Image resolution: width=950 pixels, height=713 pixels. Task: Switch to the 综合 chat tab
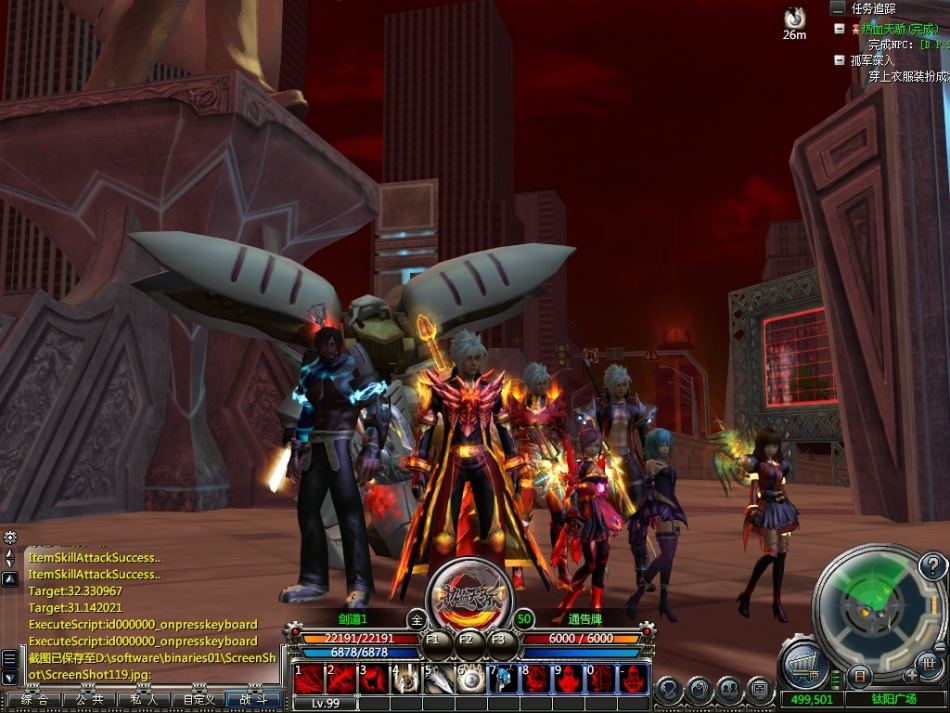pyautogui.click(x=34, y=700)
